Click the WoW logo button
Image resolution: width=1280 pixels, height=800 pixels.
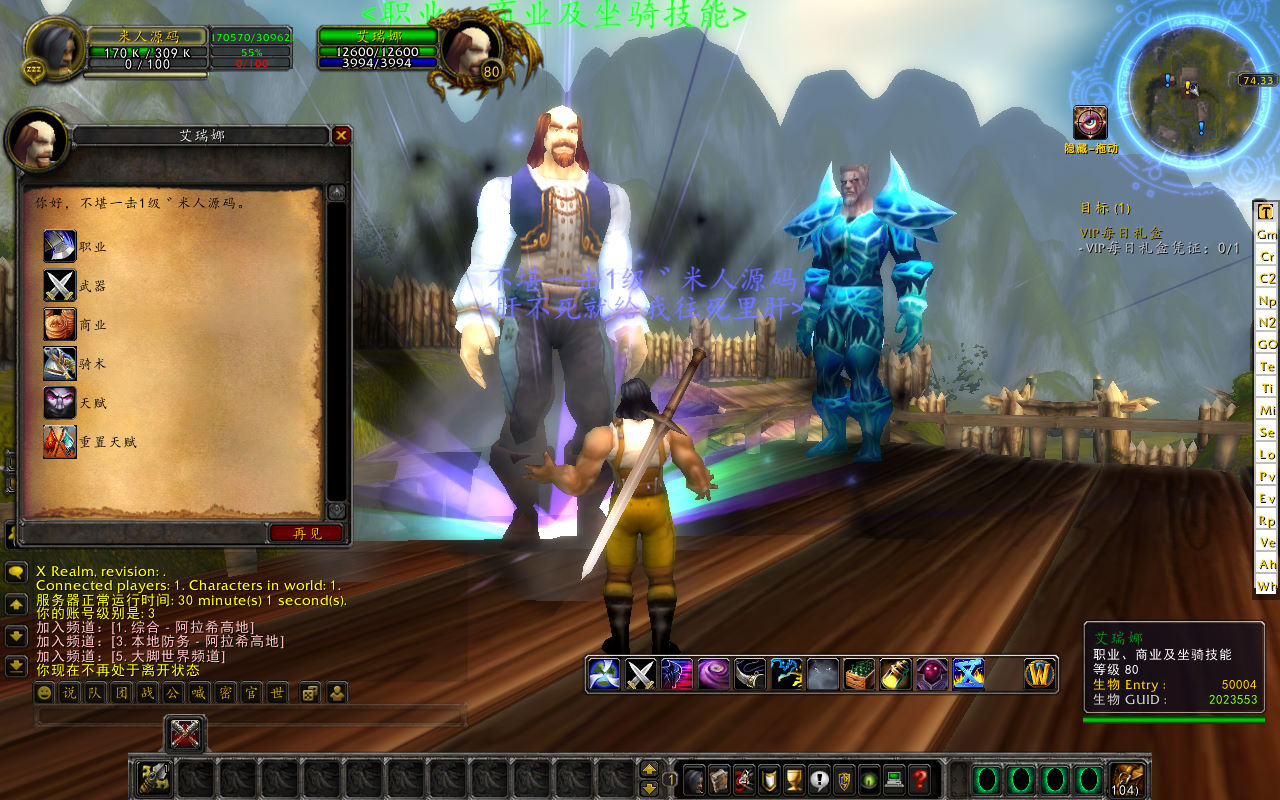(x=1040, y=674)
